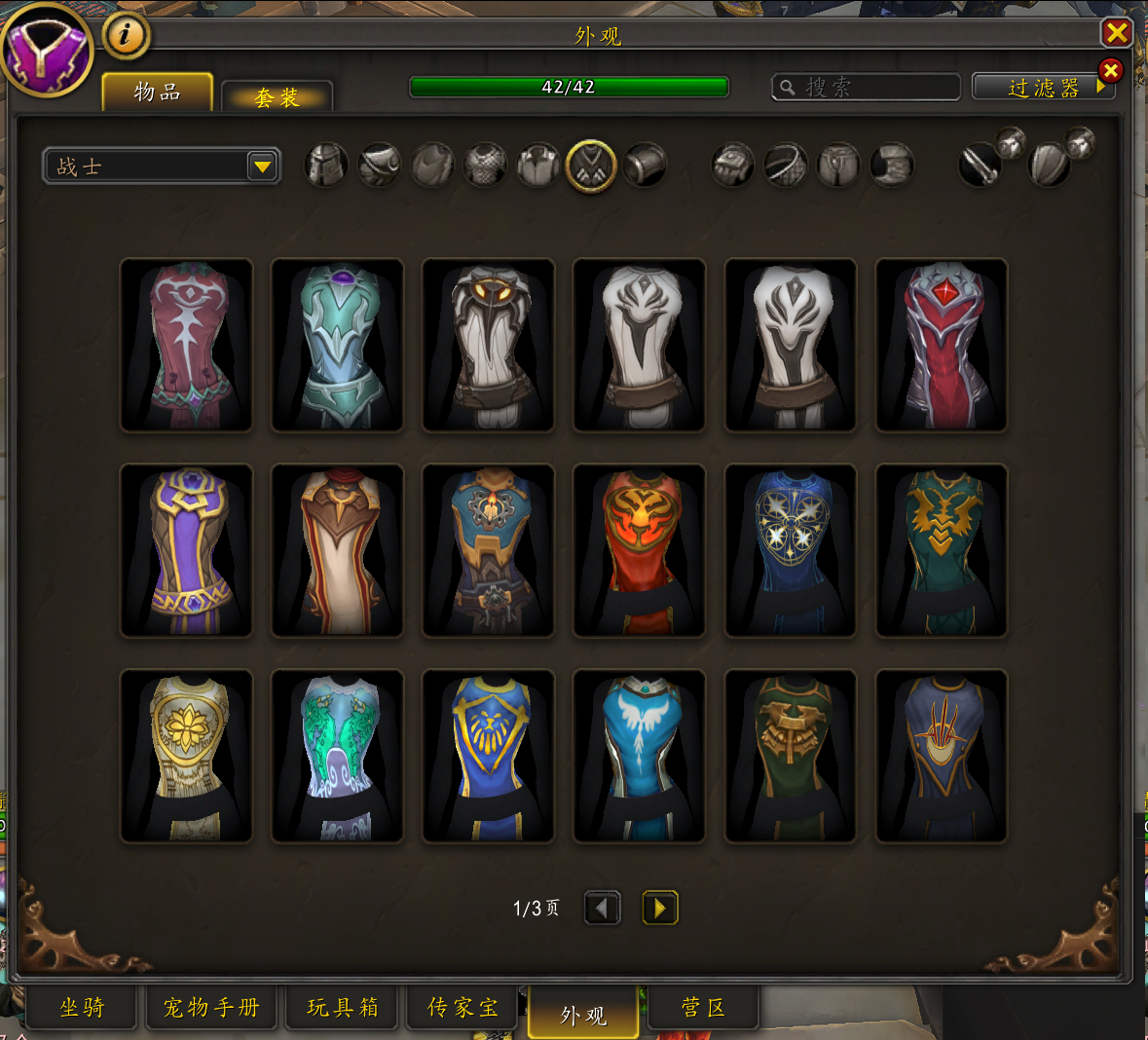Pick the golden flower tabard

(186, 756)
